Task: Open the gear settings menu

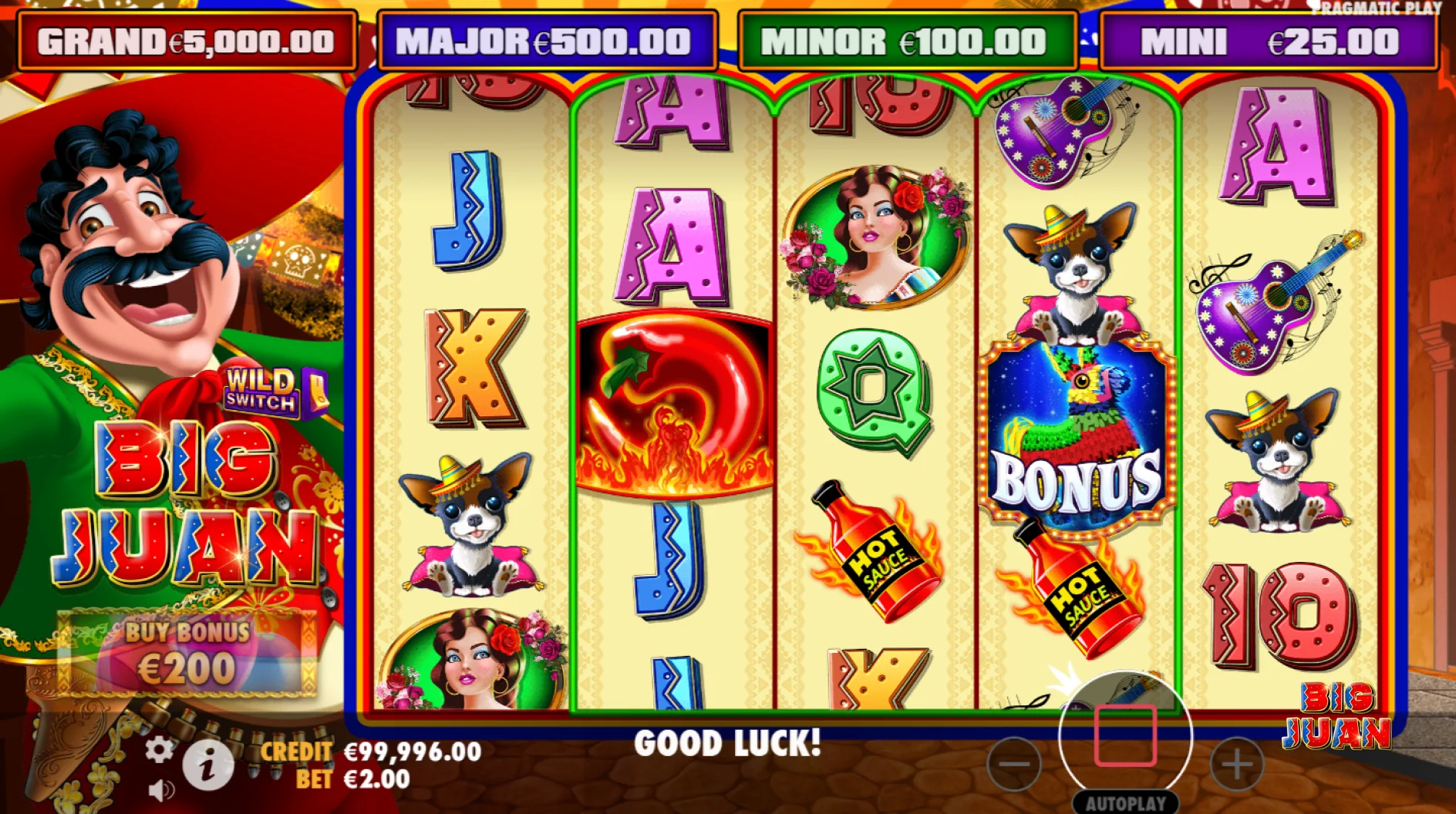Action: click(160, 749)
